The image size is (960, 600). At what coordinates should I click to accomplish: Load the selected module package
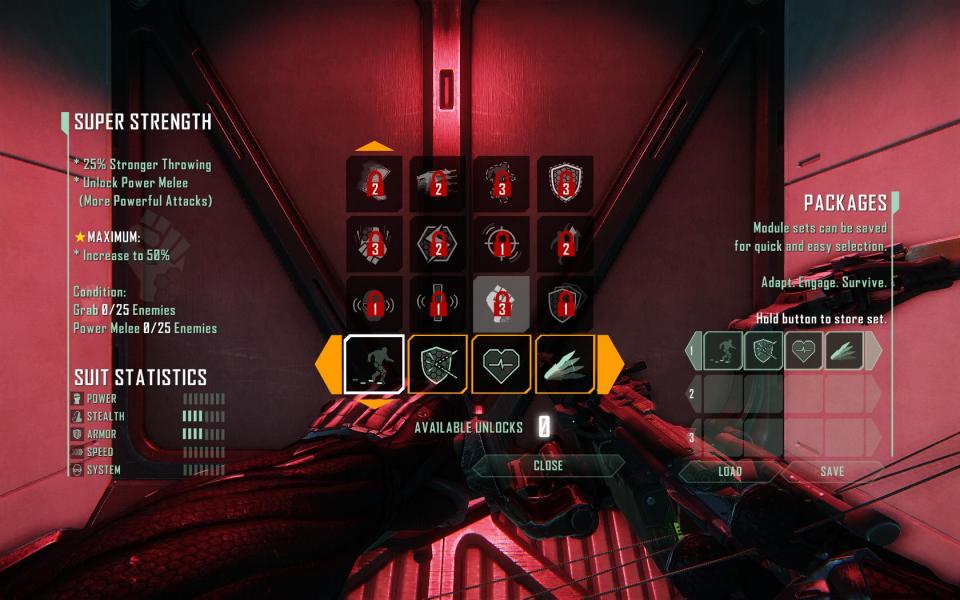pyautogui.click(x=730, y=471)
